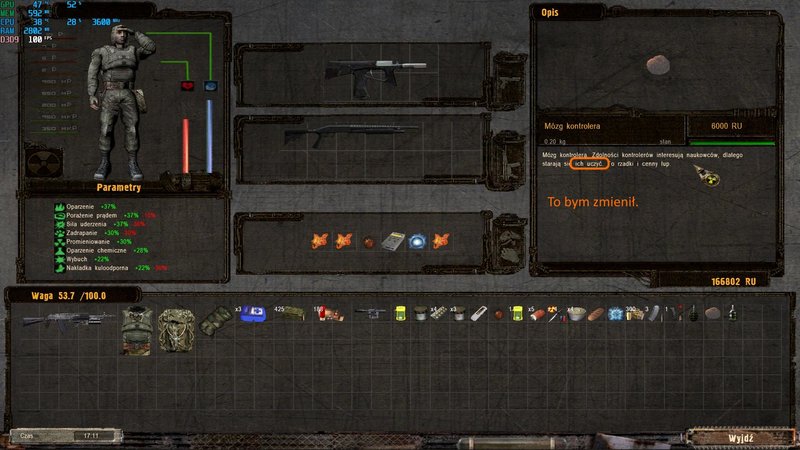The image size is (800, 450).
Task: Select the grey detector device on the belt
Action: 393,241
